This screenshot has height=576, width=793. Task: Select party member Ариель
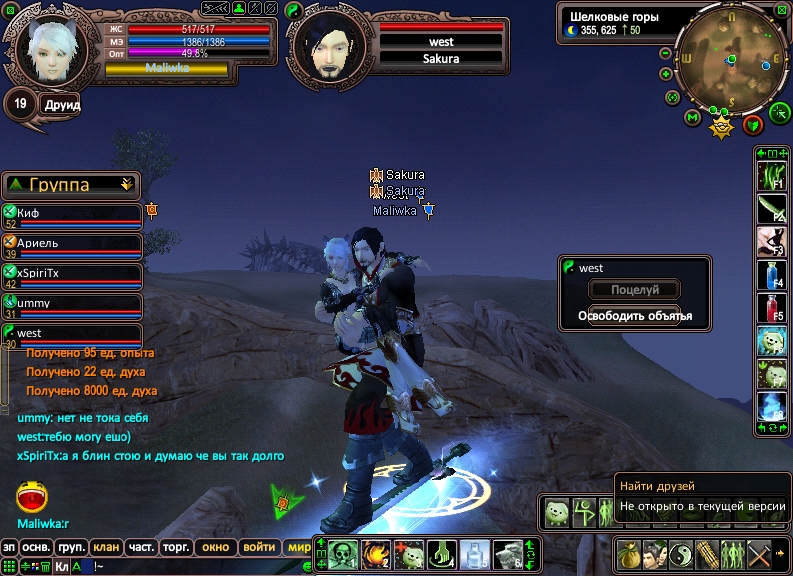[72, 244]
